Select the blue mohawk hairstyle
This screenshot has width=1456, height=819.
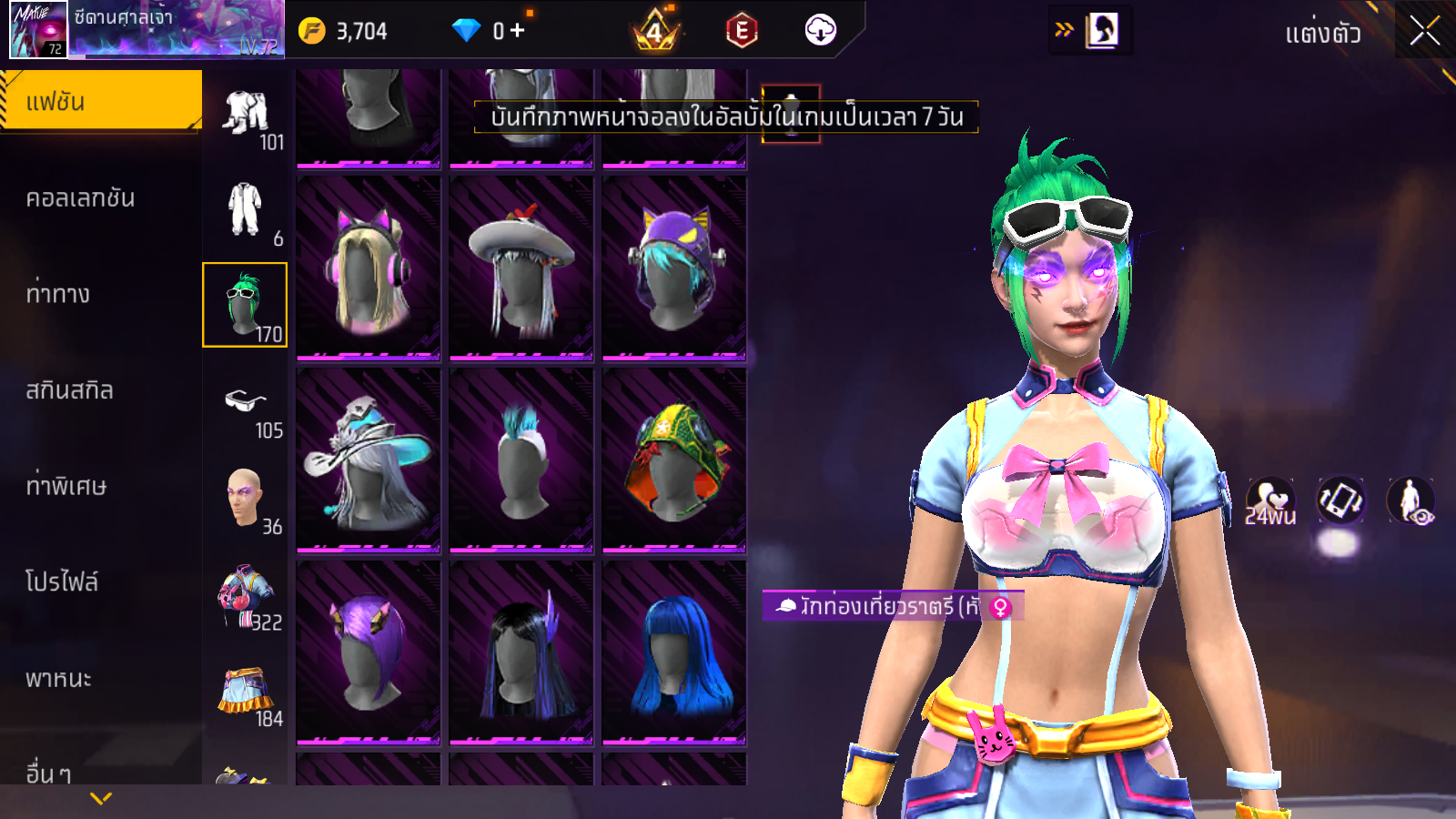click(521, 460)
